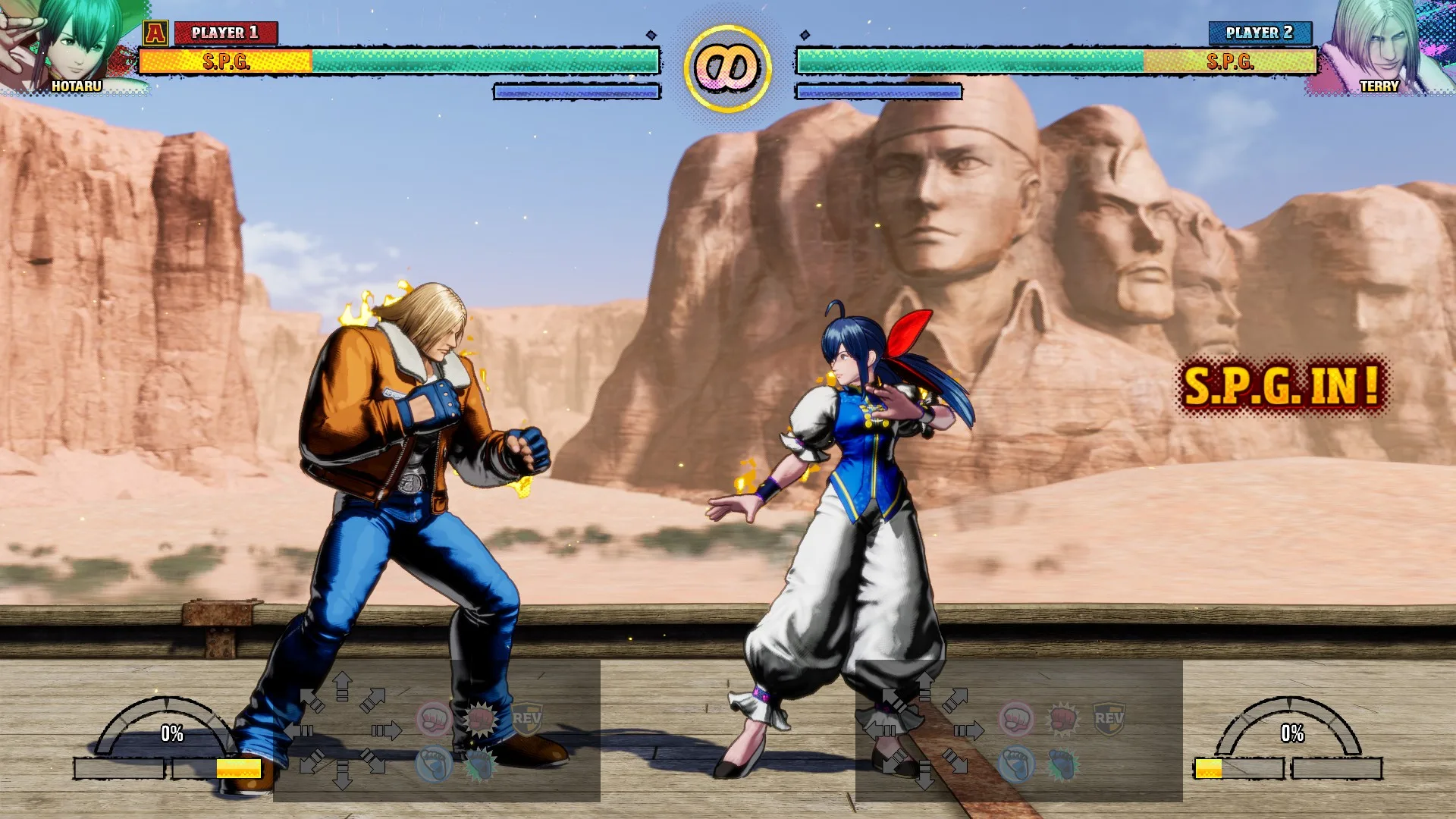Select the REV shield icon in Player 1's input display
The width and height of the screenshot is (1456, 819).
[526, 719]
